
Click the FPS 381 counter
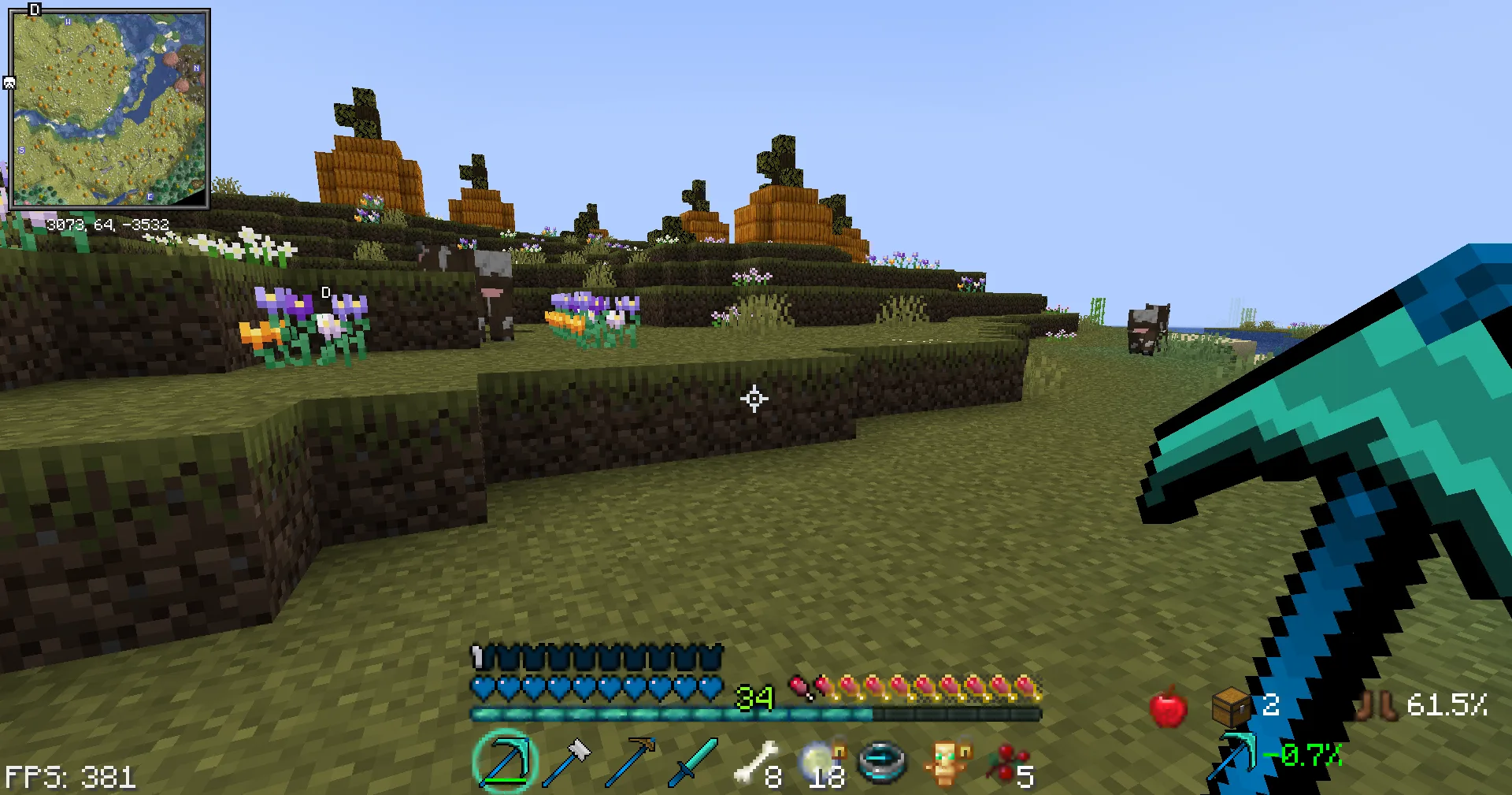pyautogui.click(x=69, y=777)
